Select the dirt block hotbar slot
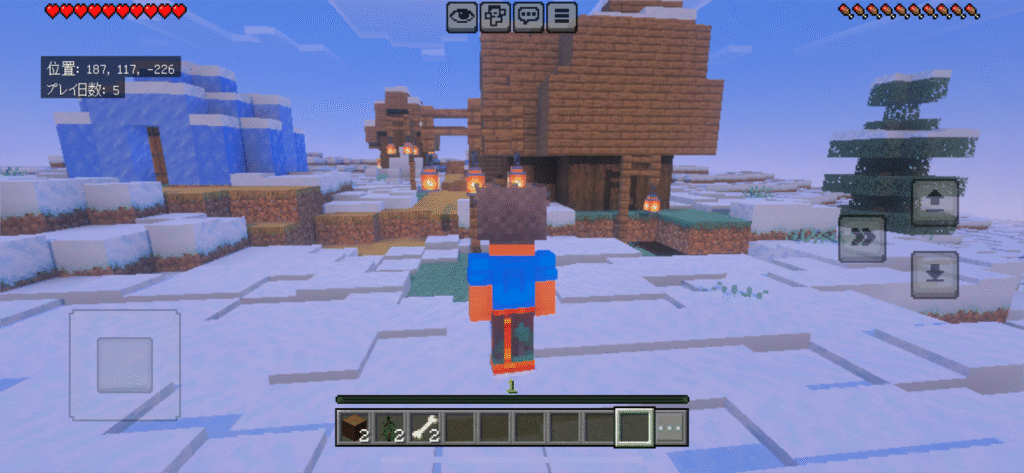The image size is (1024, 473). (354, 427)
